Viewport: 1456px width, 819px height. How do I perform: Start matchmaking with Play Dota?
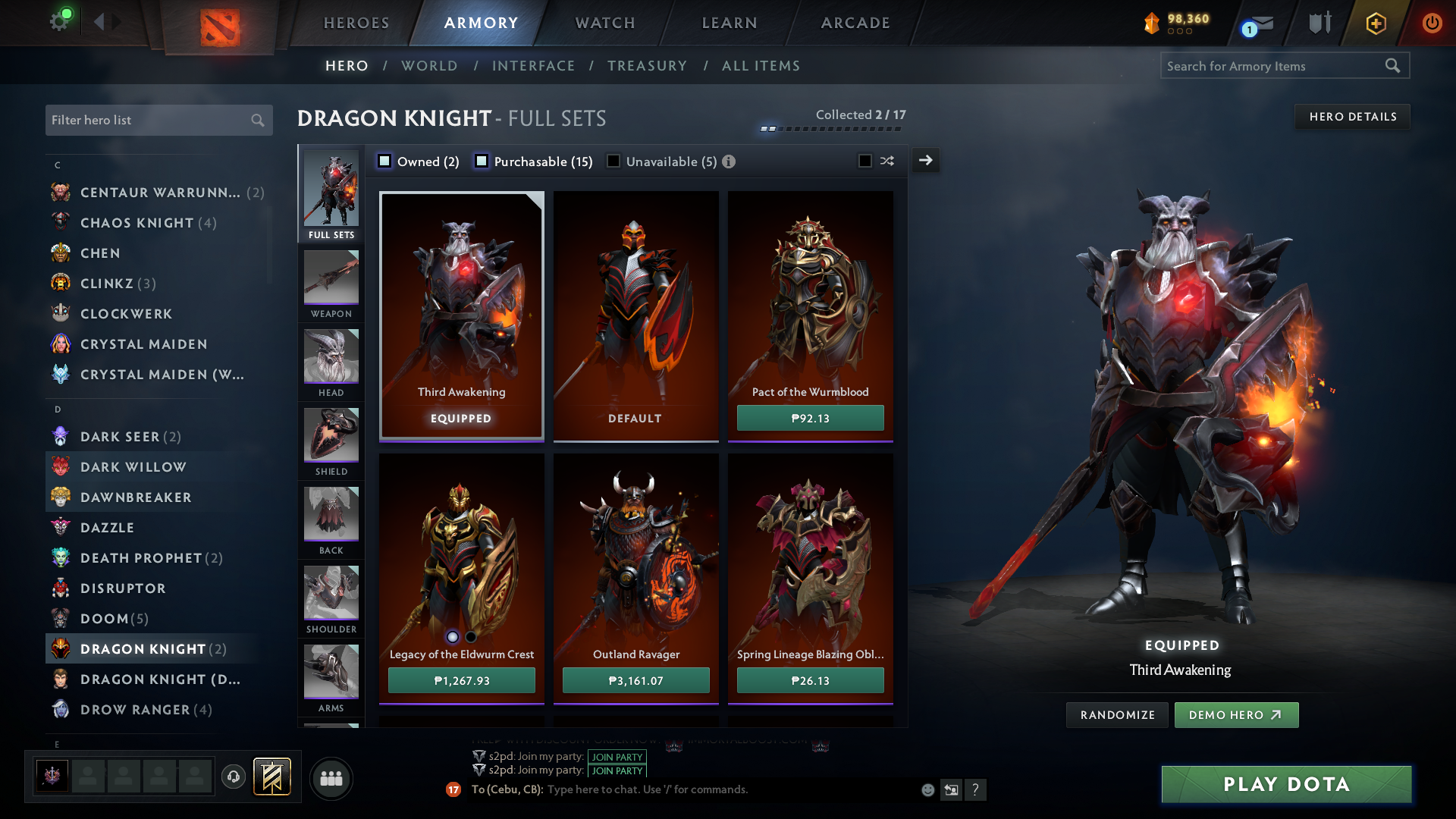click(x=1286, y=784)
